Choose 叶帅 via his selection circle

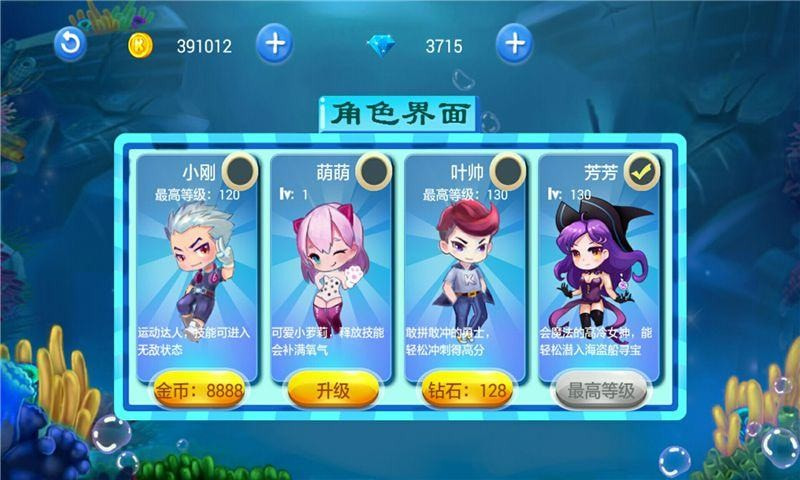pos(507,170)
